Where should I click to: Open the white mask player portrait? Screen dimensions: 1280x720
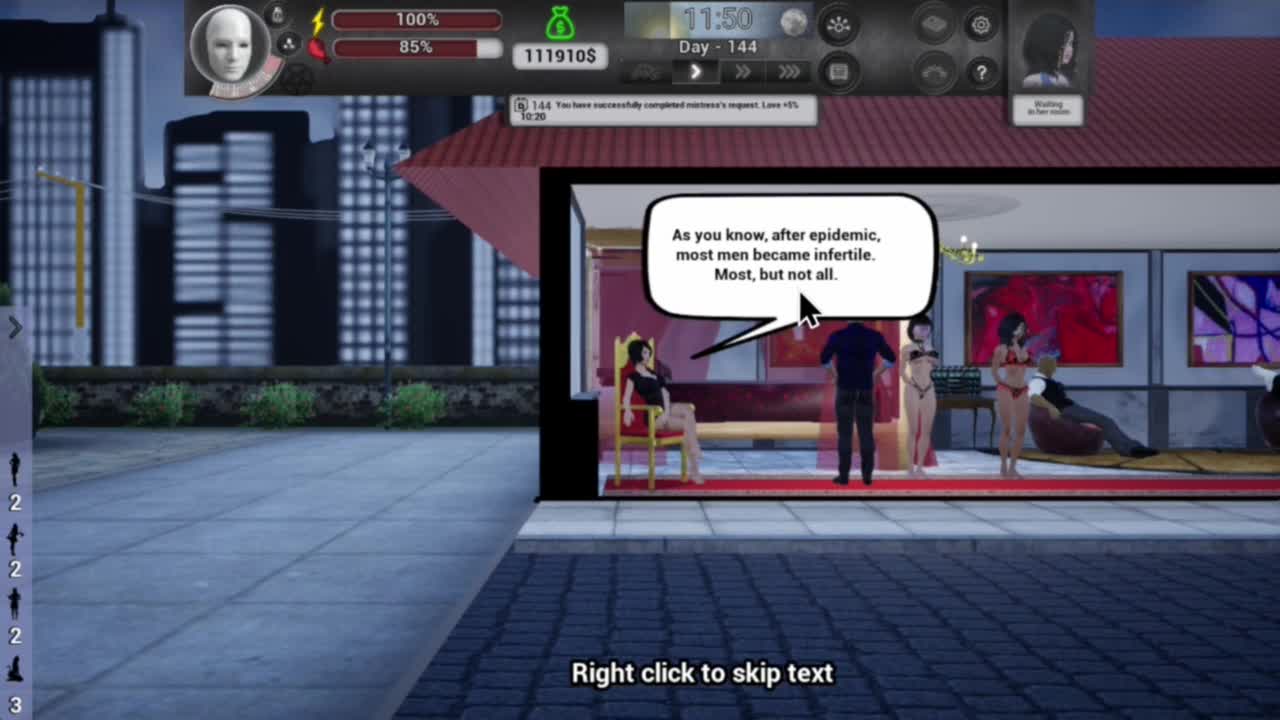point(229,47)
